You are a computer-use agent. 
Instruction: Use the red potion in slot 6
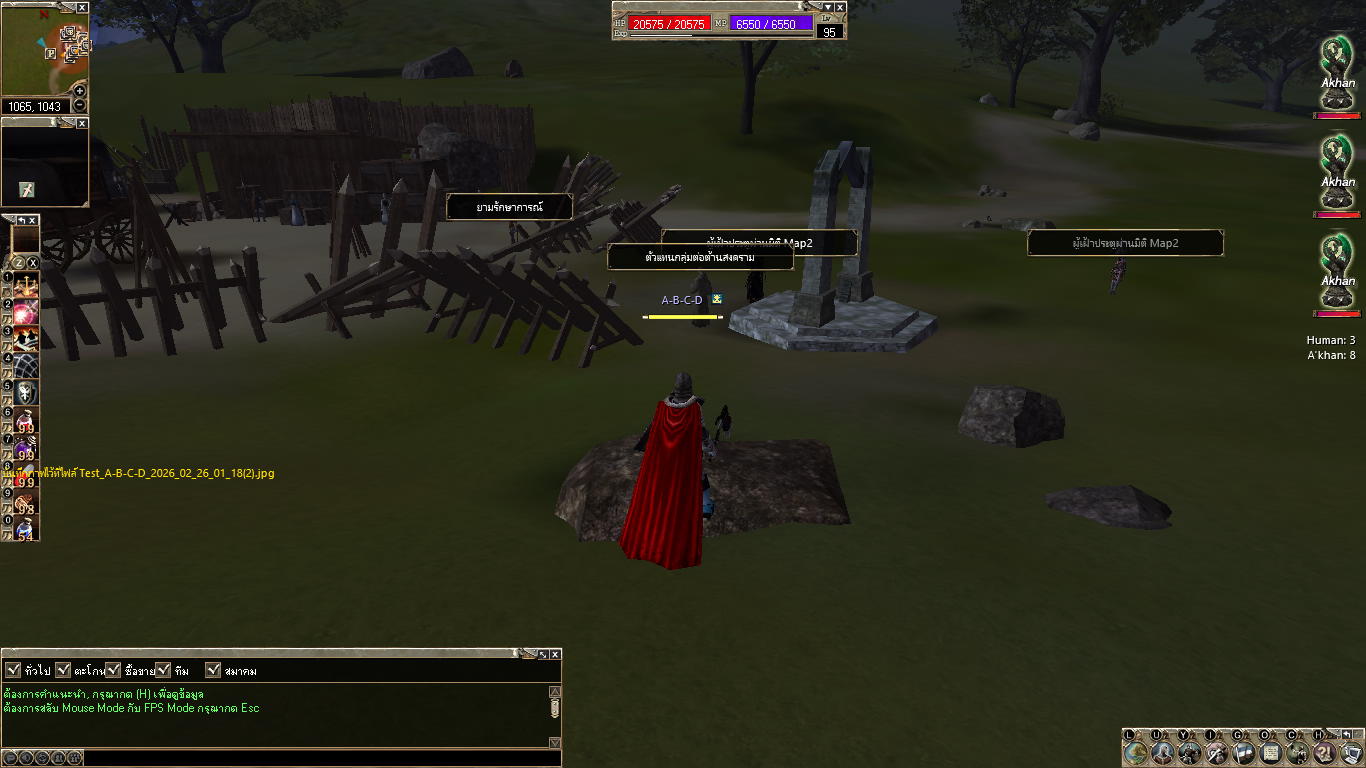pos(26,420)
